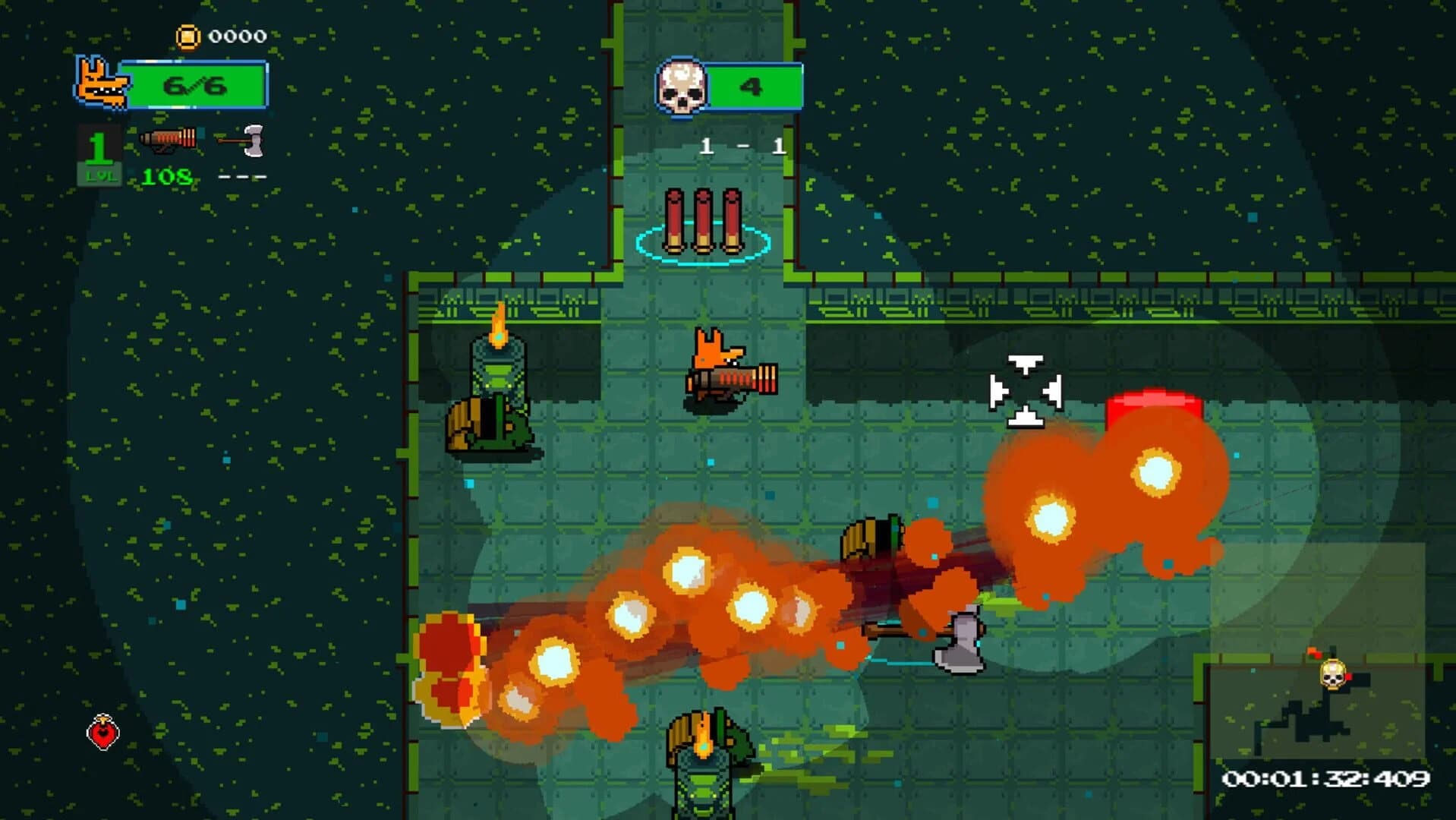Select the axe secondary weapon icon
1456x820 pixels.
point(241,141)
